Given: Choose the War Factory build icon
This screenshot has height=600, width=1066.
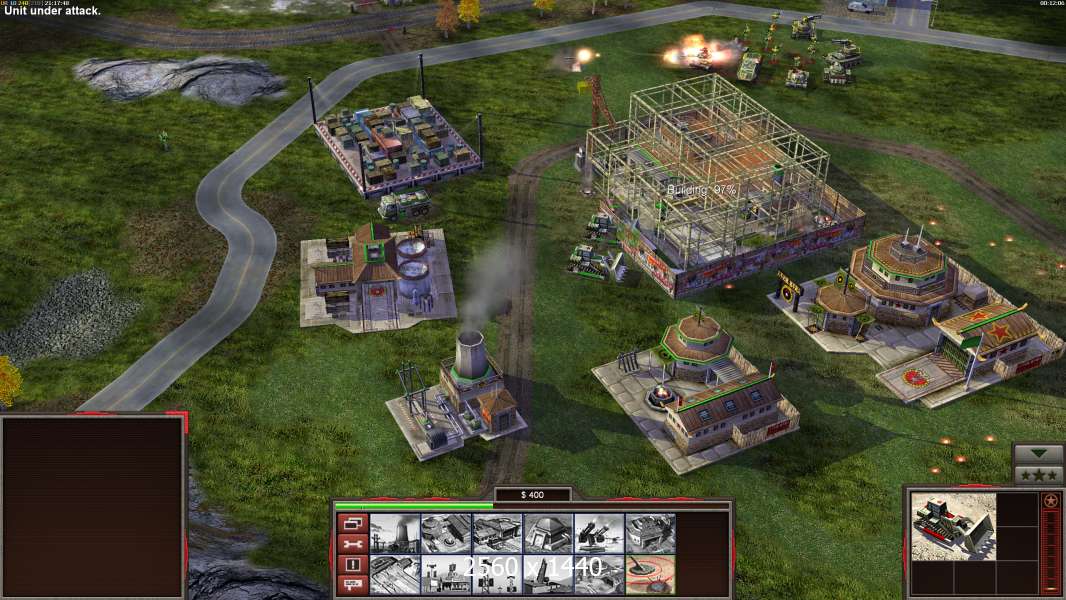Looking at the screenshot, I should pyautogui.click(x=650, y=533).
